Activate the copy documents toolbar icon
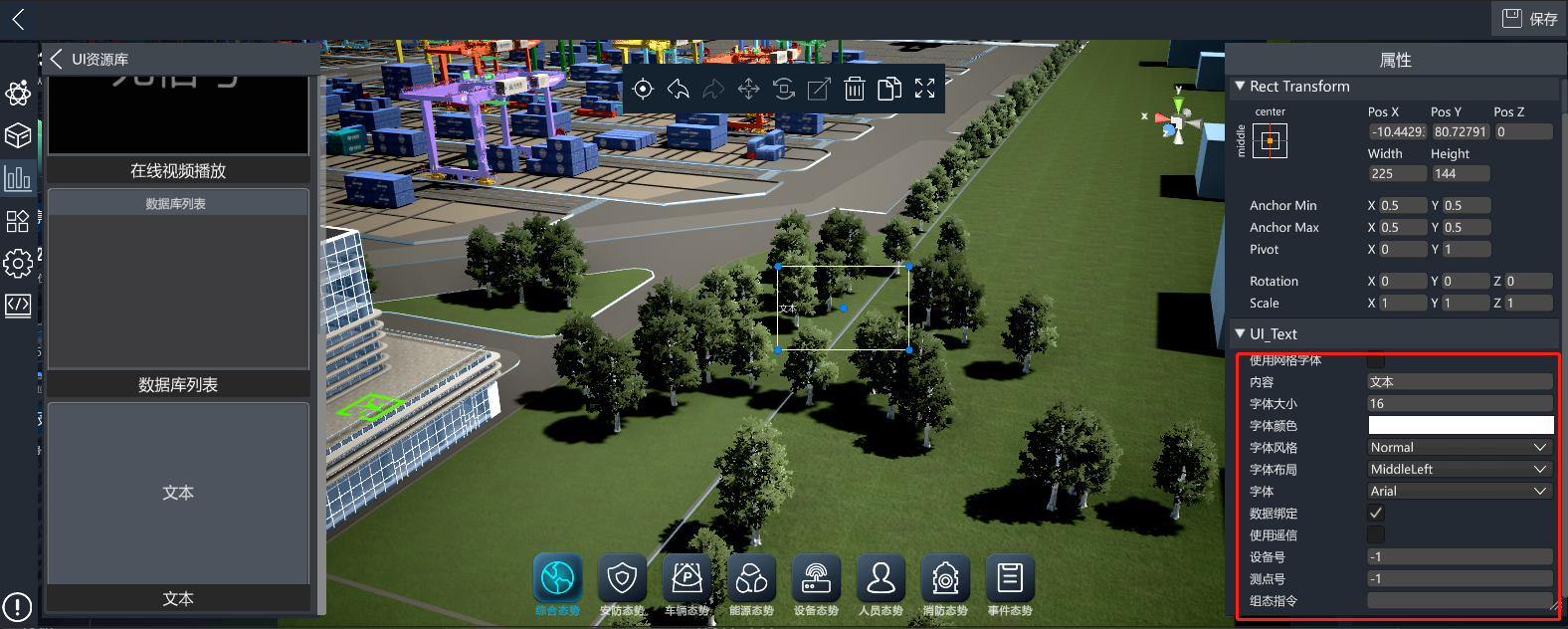 click(889, 90)
